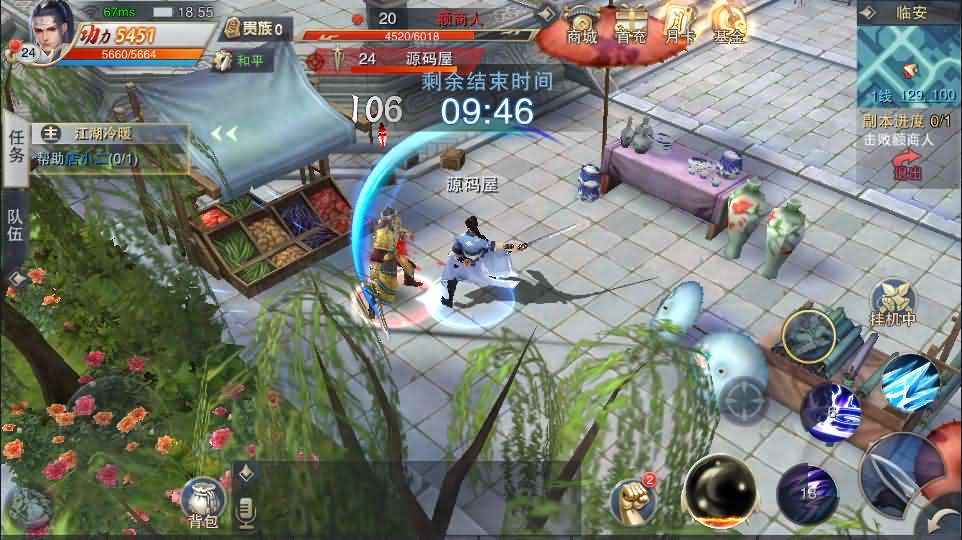The height and width of the screenshot is (540, 962).
Task: Open the 贵族 noble status button
Action: pyautogui.click(x=254, y=29)
